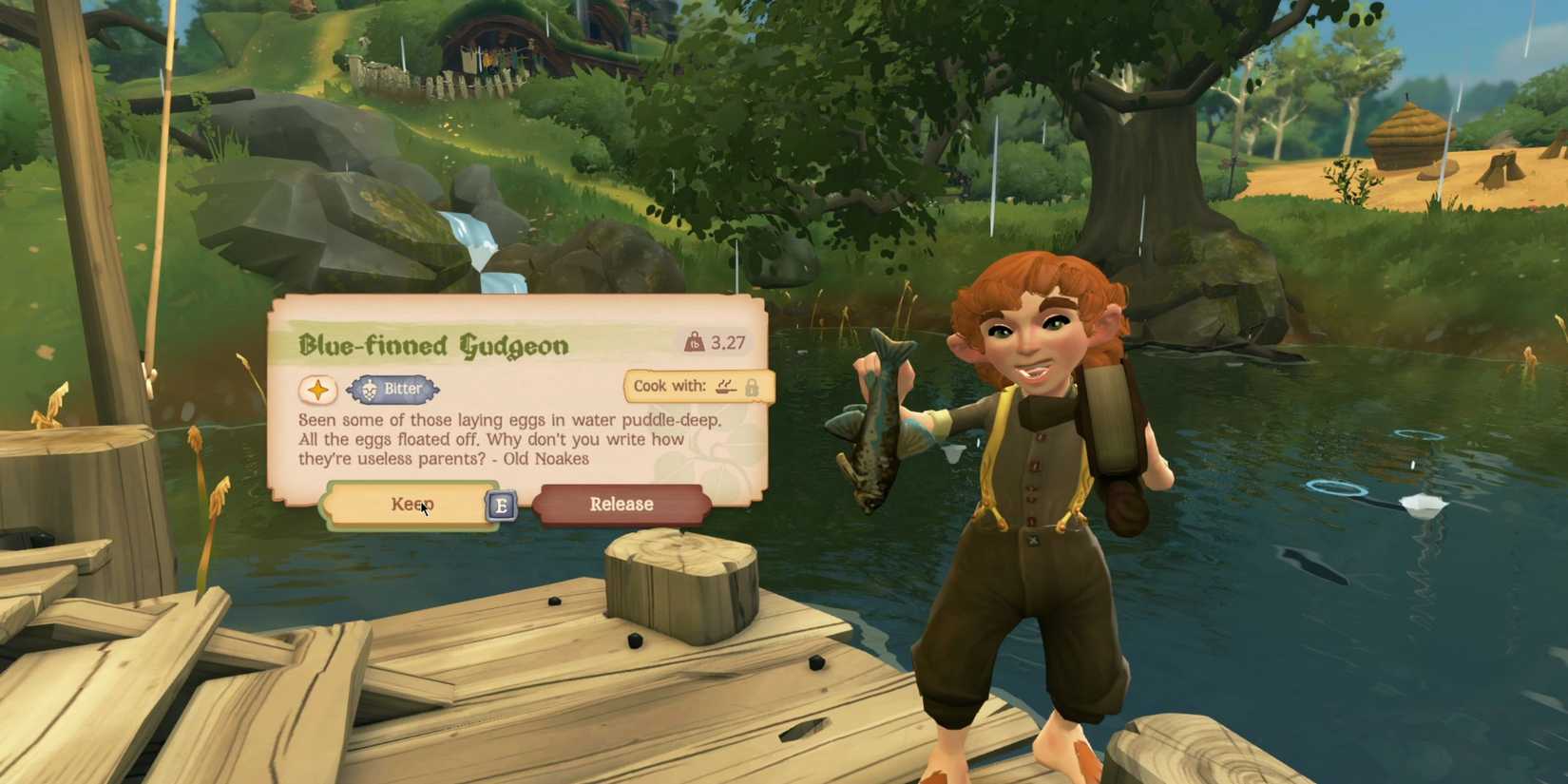Click the weight value 3.27
Viewport: 1568px width, 784px height.
click(x=728, y=343)
